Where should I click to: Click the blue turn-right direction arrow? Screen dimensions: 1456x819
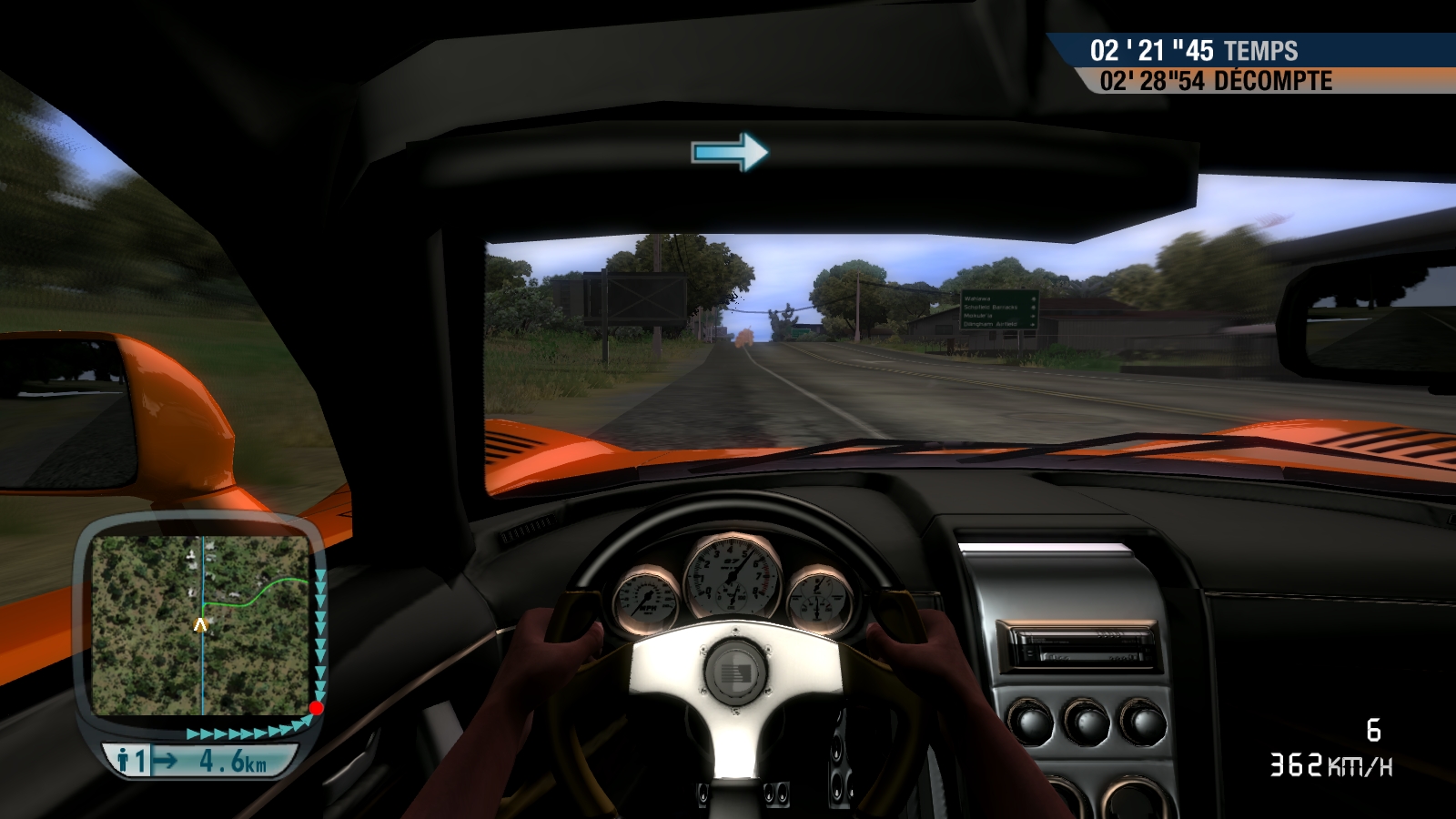[x=730, y=151]
